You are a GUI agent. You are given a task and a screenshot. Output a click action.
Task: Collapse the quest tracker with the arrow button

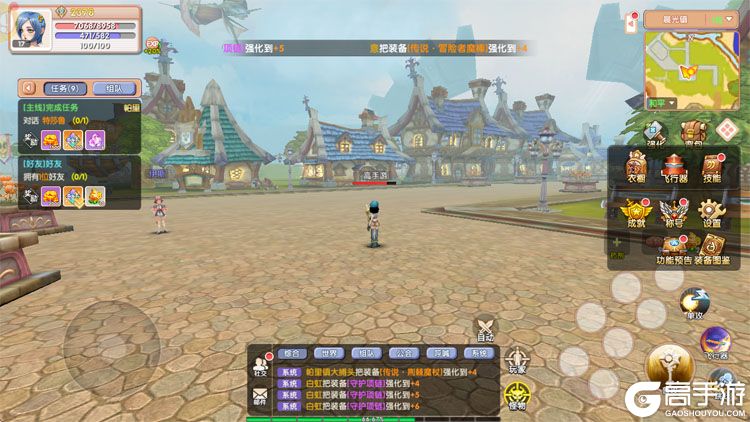(x=28, y=88)
